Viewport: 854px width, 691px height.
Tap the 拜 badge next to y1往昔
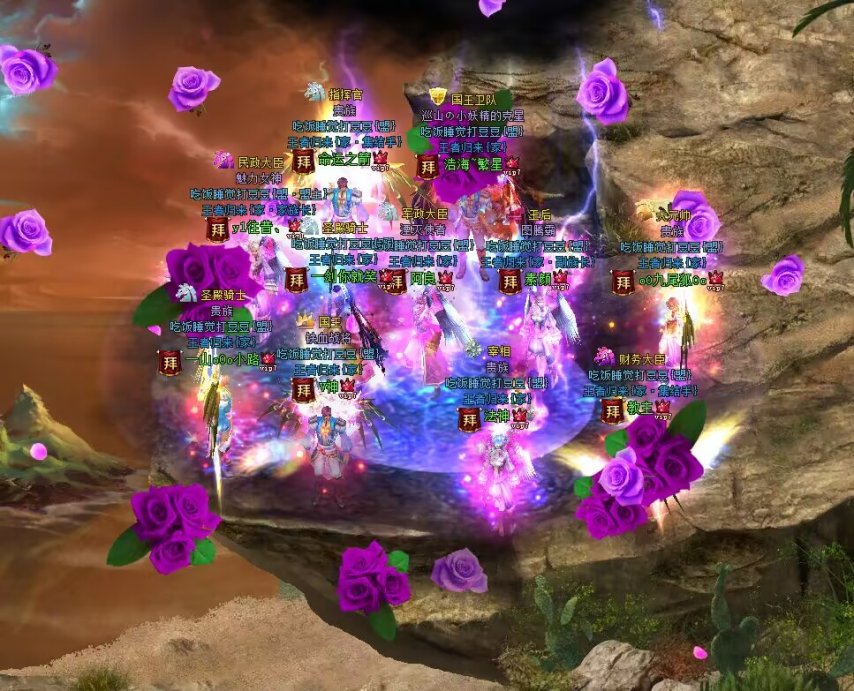(x=216, y=229)
